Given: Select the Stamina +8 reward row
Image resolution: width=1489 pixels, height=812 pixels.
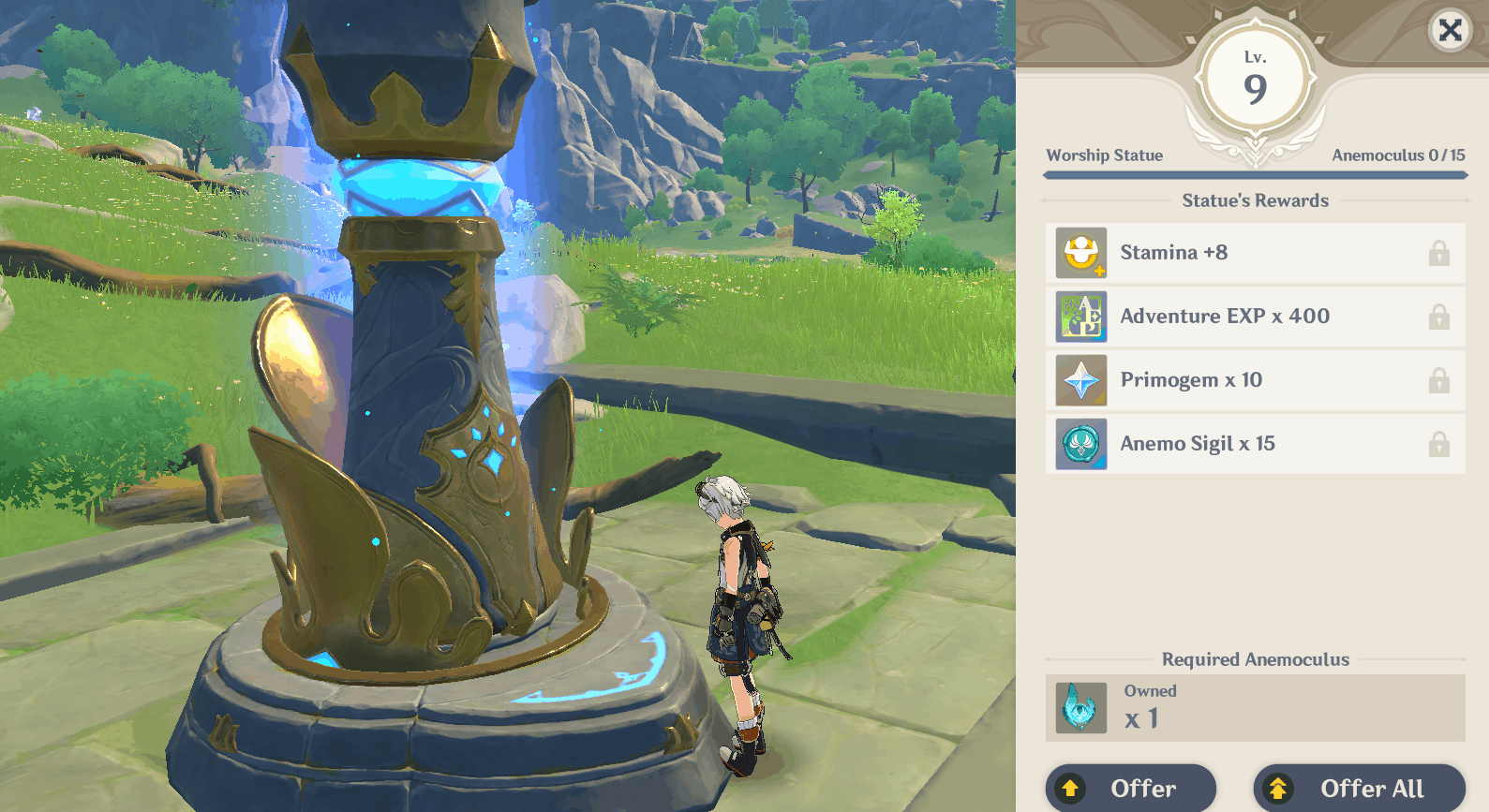Looking at the screenshot, I should [1255, 253].
